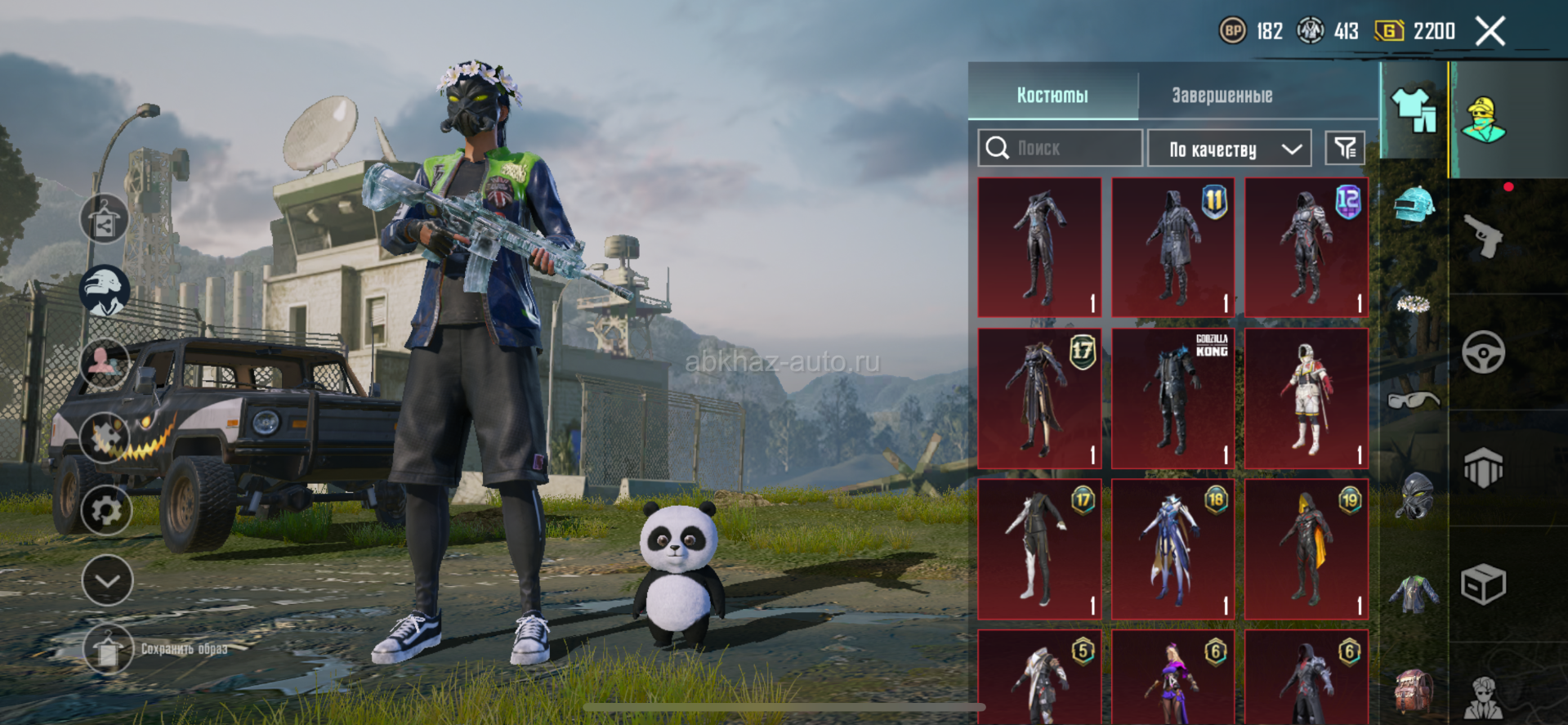Expand the round down-arrow button
This screenshot has height=725, width=1568.
pos(107,580)
